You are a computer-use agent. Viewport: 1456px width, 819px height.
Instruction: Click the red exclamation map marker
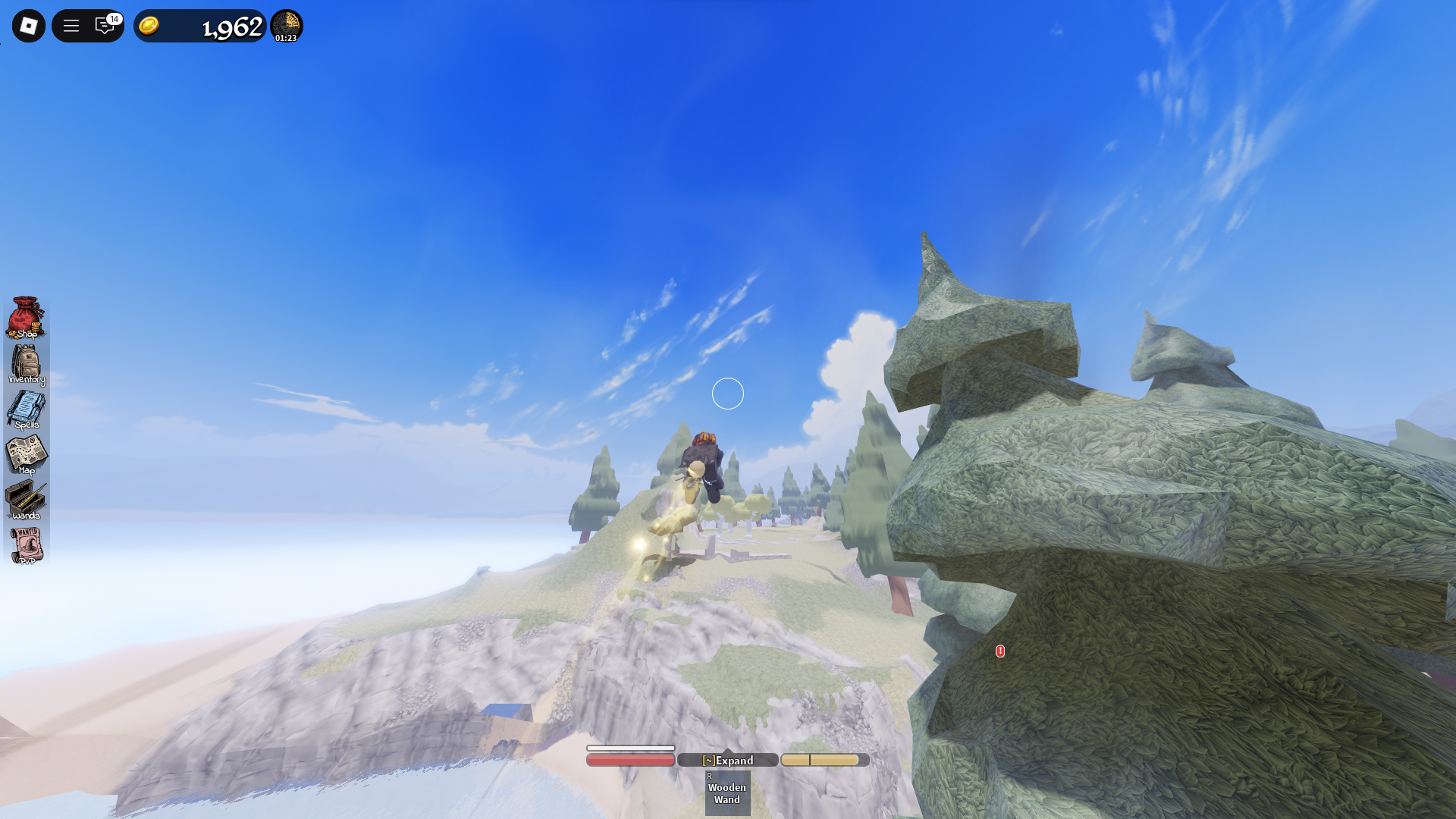(999, 651)
